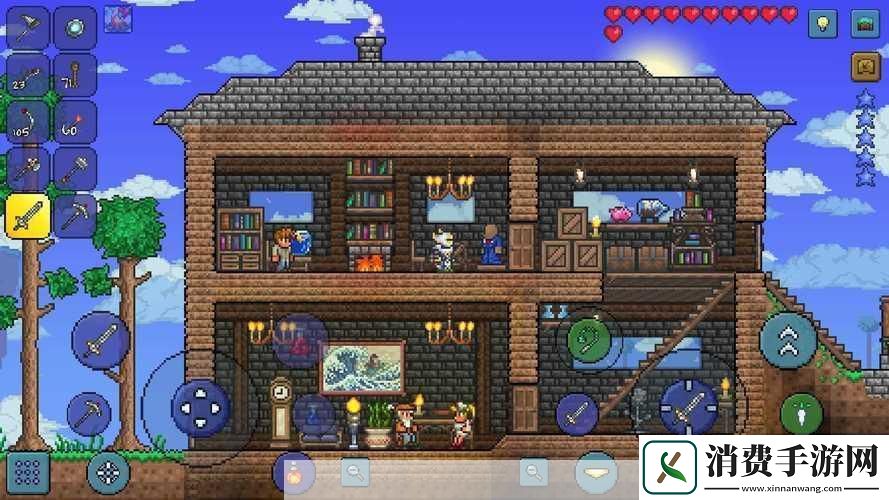Select the hotbar slot showing count 60
Screen dimensions: 889x500
(x=75, y=121)
